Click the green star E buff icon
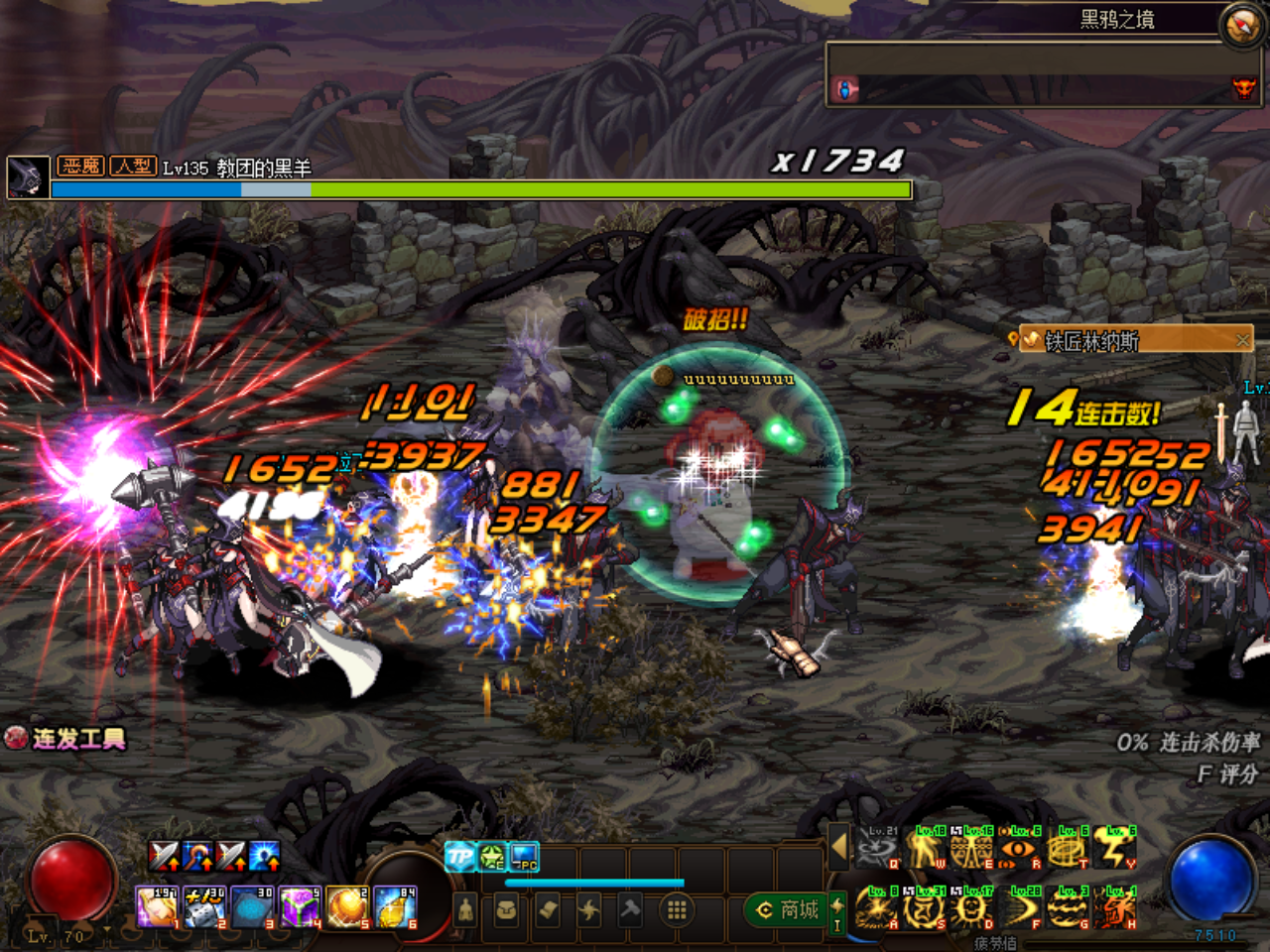Screen dimensions: 1270x952 click(490, 856)
